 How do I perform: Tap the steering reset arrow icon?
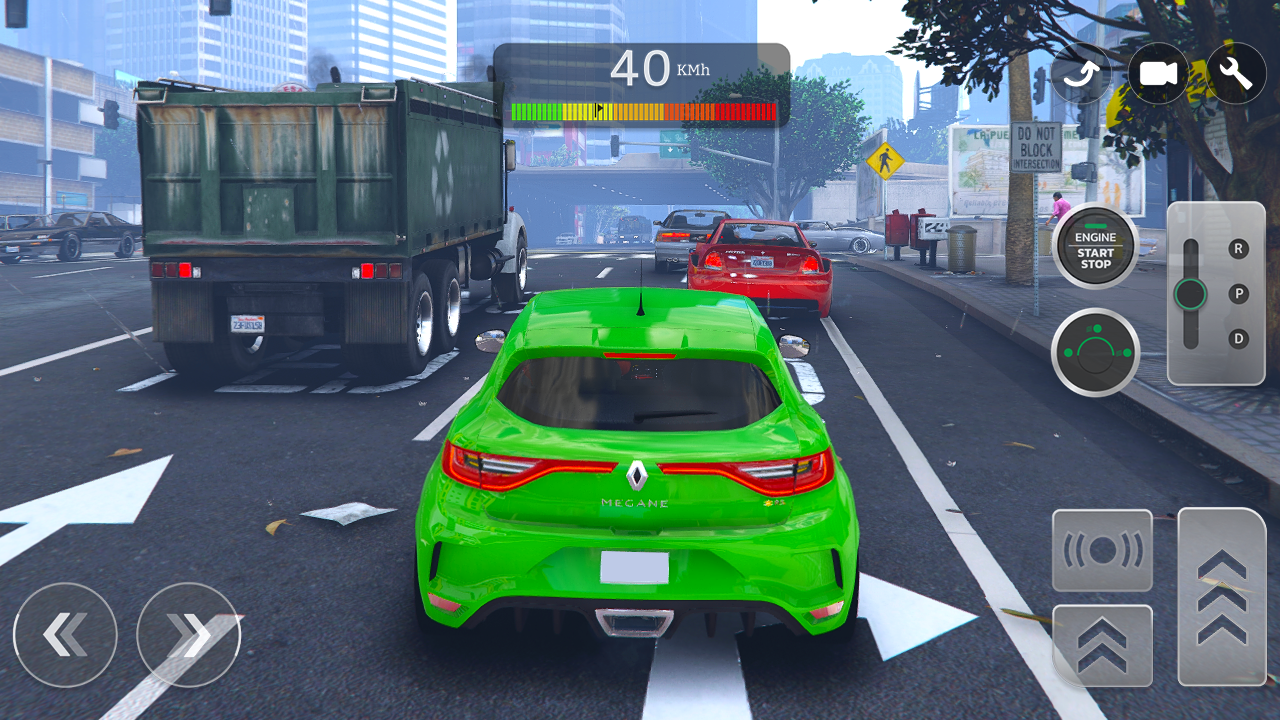(1080, 73)
